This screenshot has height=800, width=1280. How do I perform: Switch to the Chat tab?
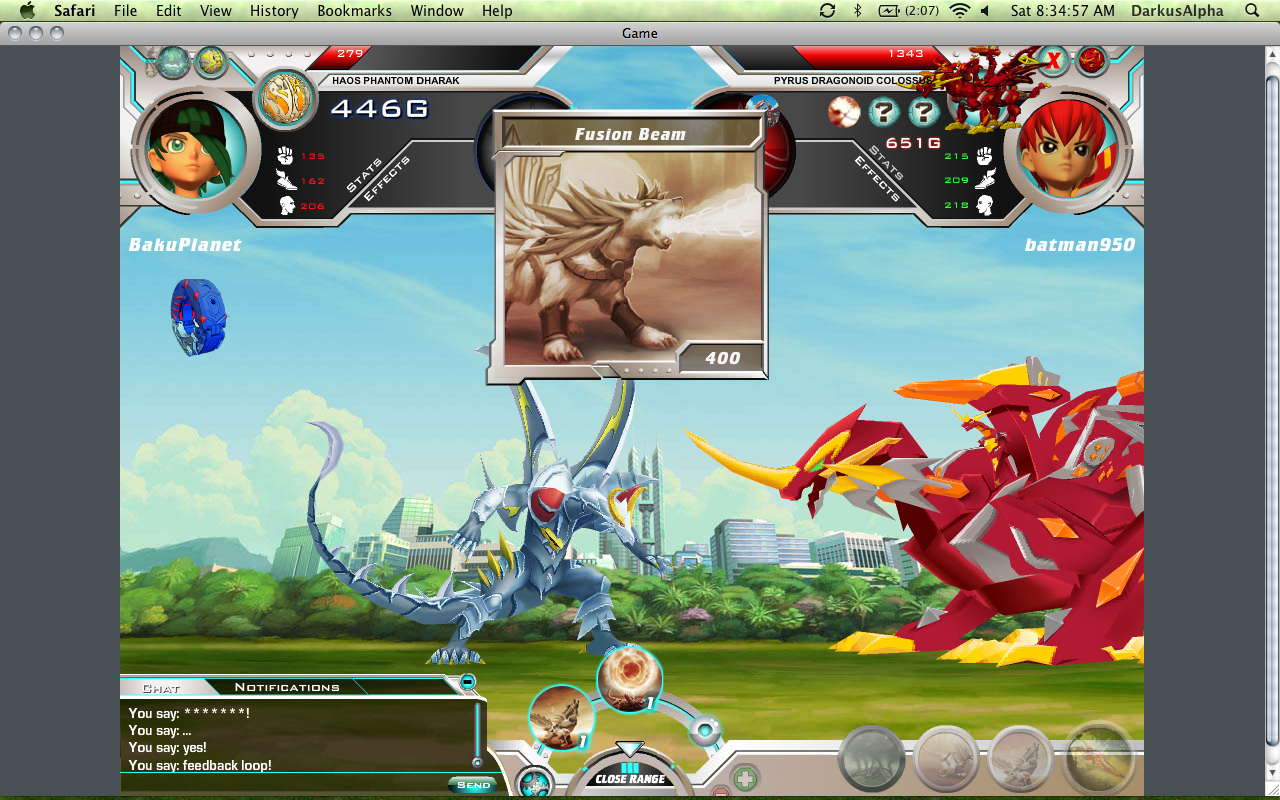(161, 688)
